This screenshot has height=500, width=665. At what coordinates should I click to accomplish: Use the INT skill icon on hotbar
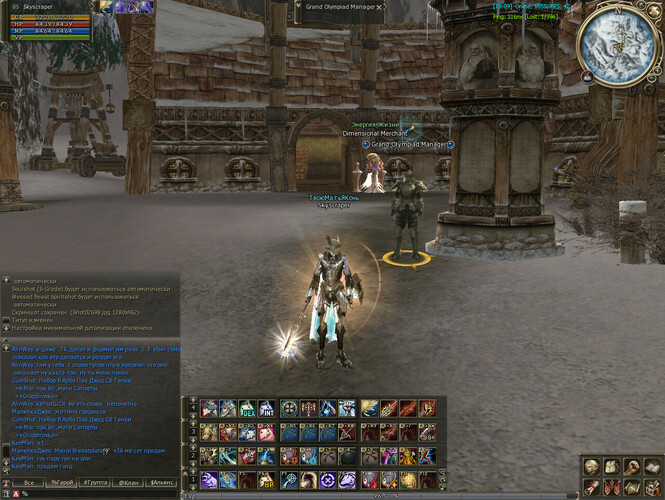[x=267, y=408]
